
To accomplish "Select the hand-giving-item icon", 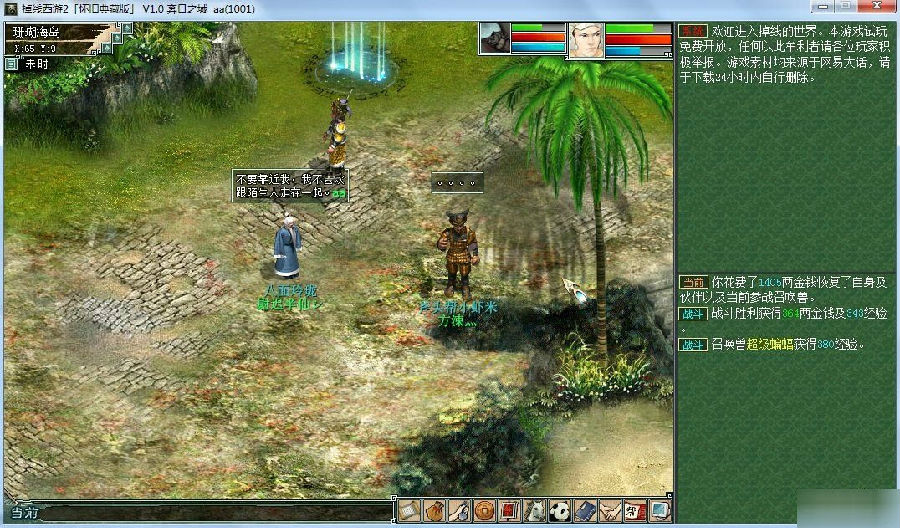I will click(460, 510).
